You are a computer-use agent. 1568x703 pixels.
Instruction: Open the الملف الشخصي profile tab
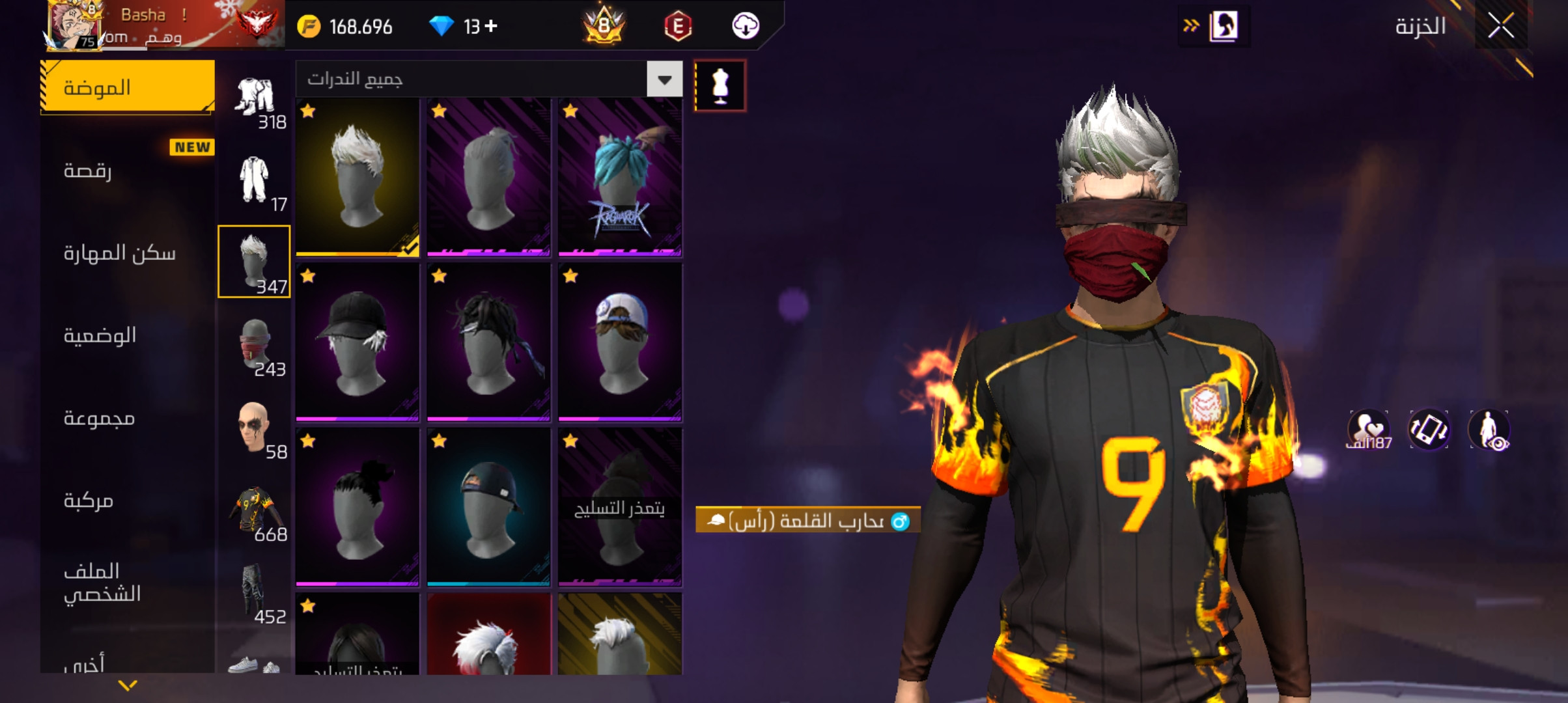[x=128, y=582]
